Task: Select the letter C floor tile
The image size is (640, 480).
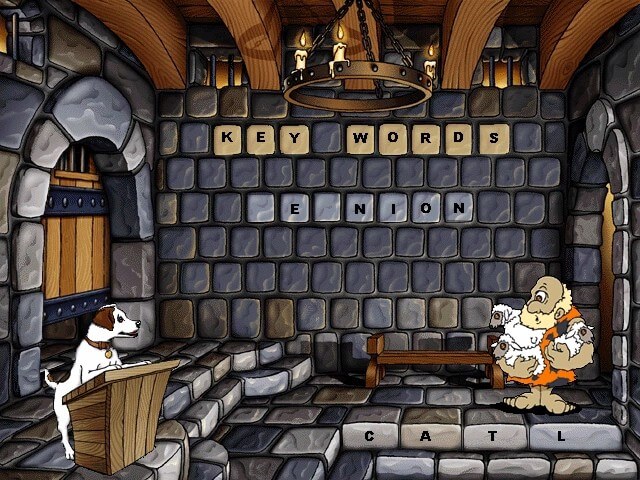Action: tap(369, 436)
